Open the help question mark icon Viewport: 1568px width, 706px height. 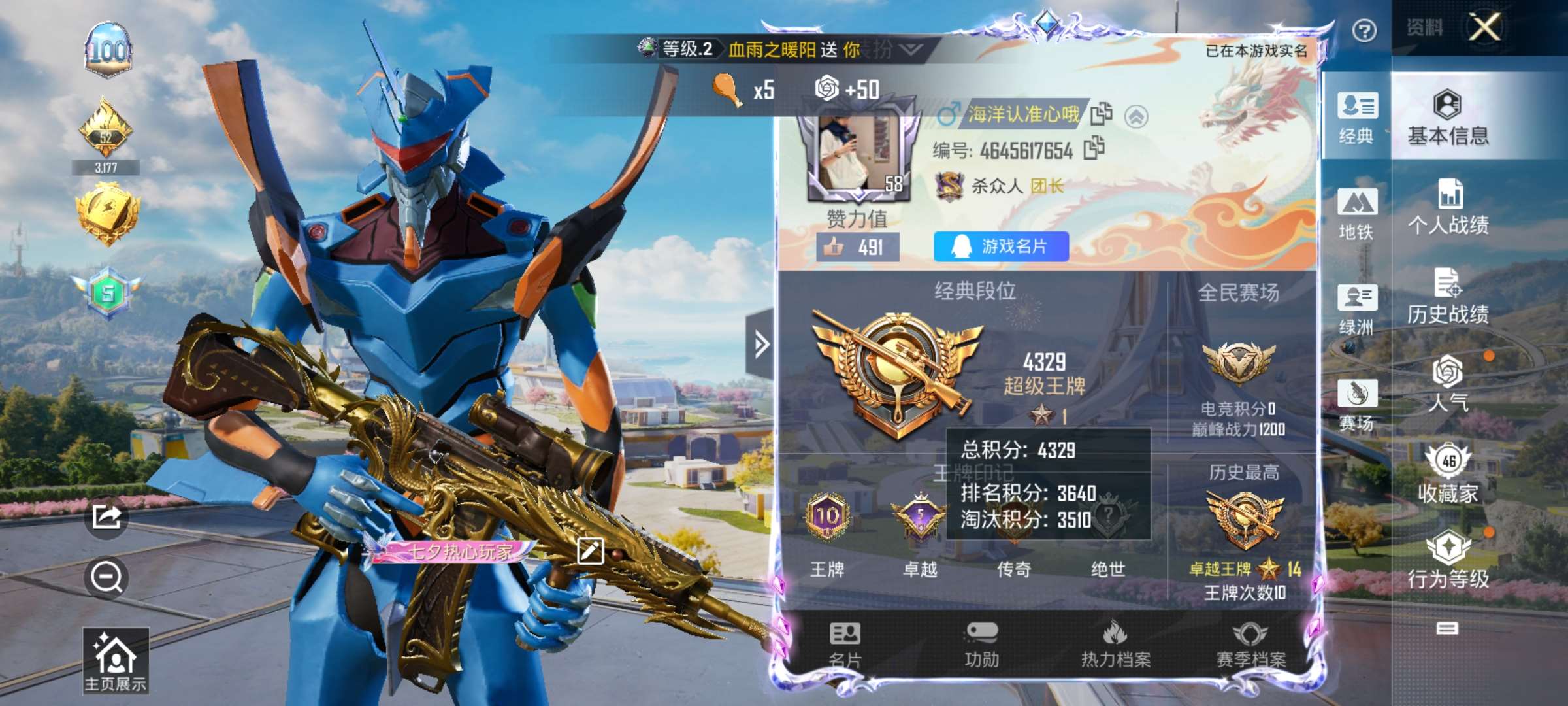coord(1364,30)
